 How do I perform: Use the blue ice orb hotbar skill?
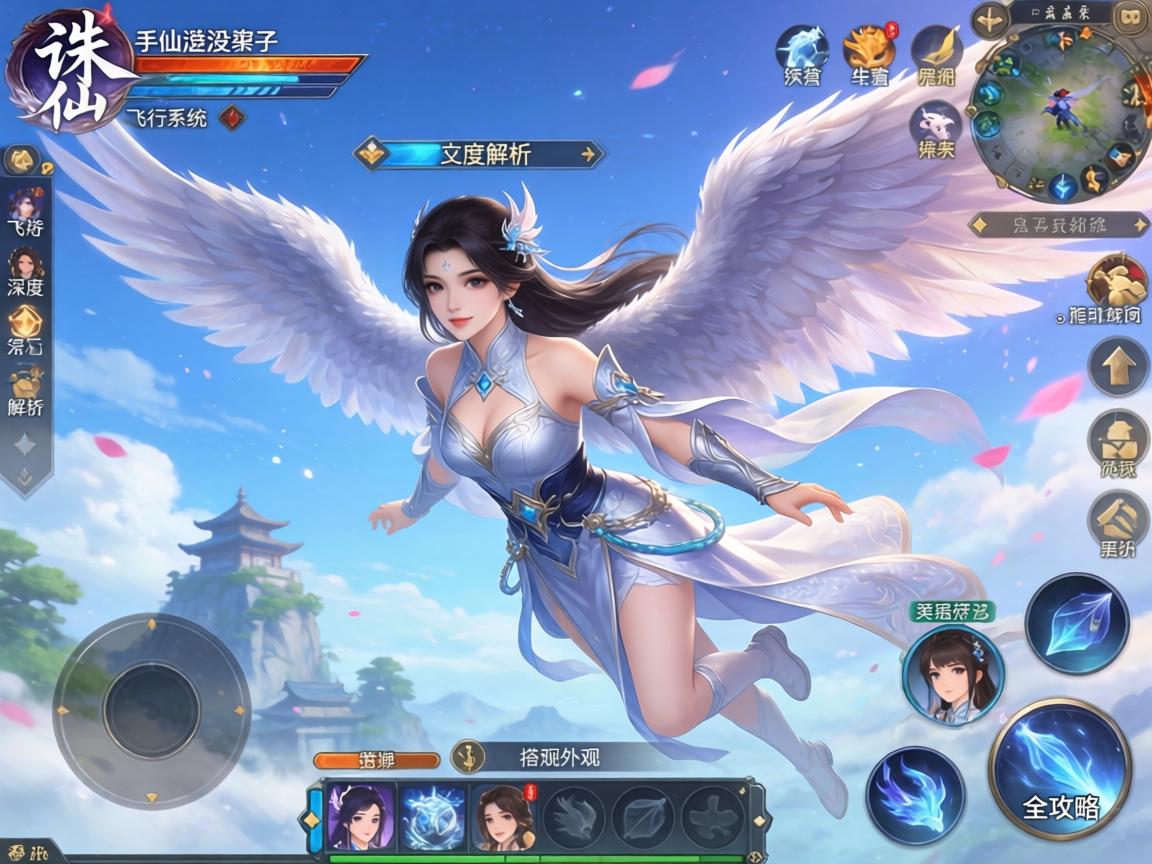(434, 817)
